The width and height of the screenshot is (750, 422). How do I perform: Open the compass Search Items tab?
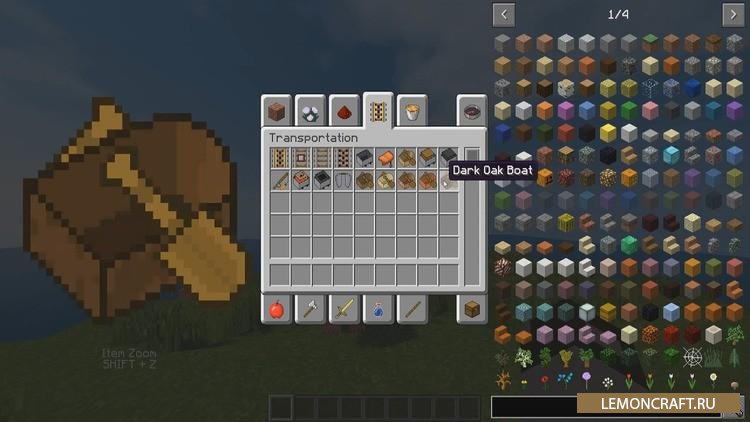point(472,111)
